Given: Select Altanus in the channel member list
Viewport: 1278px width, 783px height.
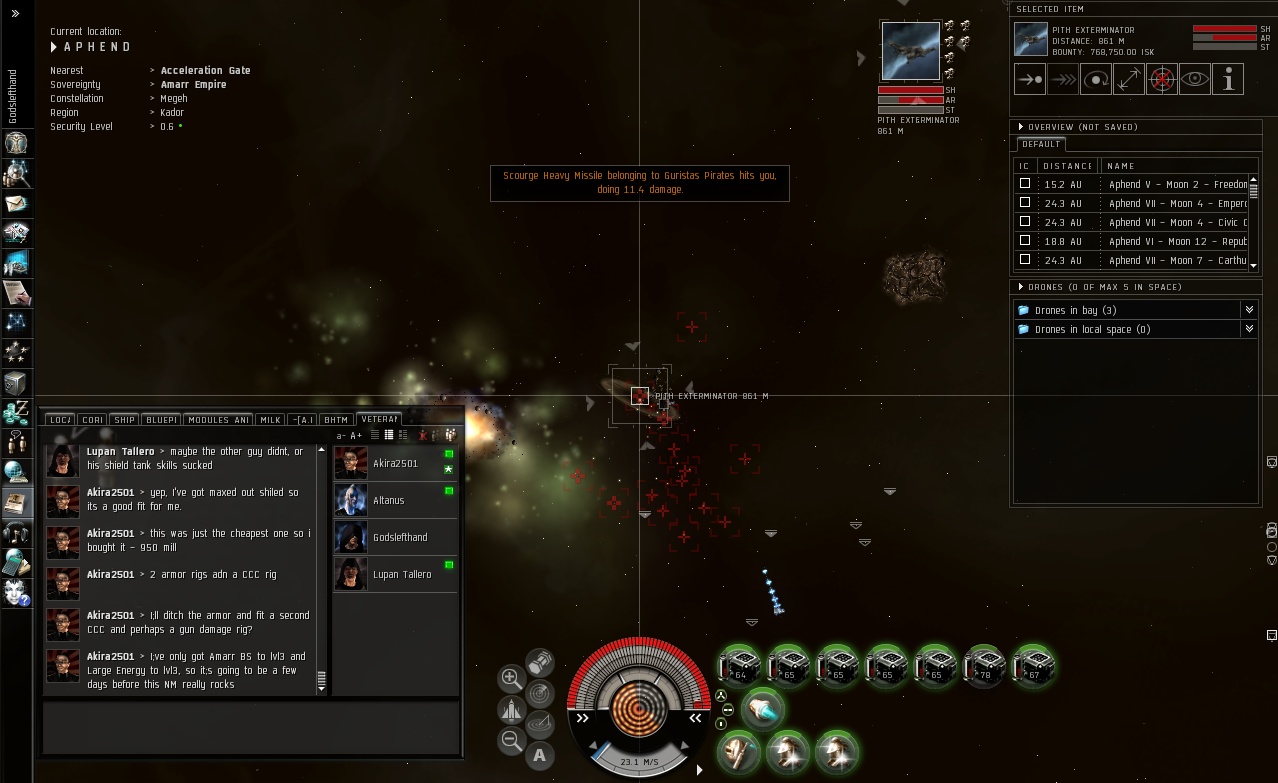Looking at the screenshot, I should pos(388,500).
